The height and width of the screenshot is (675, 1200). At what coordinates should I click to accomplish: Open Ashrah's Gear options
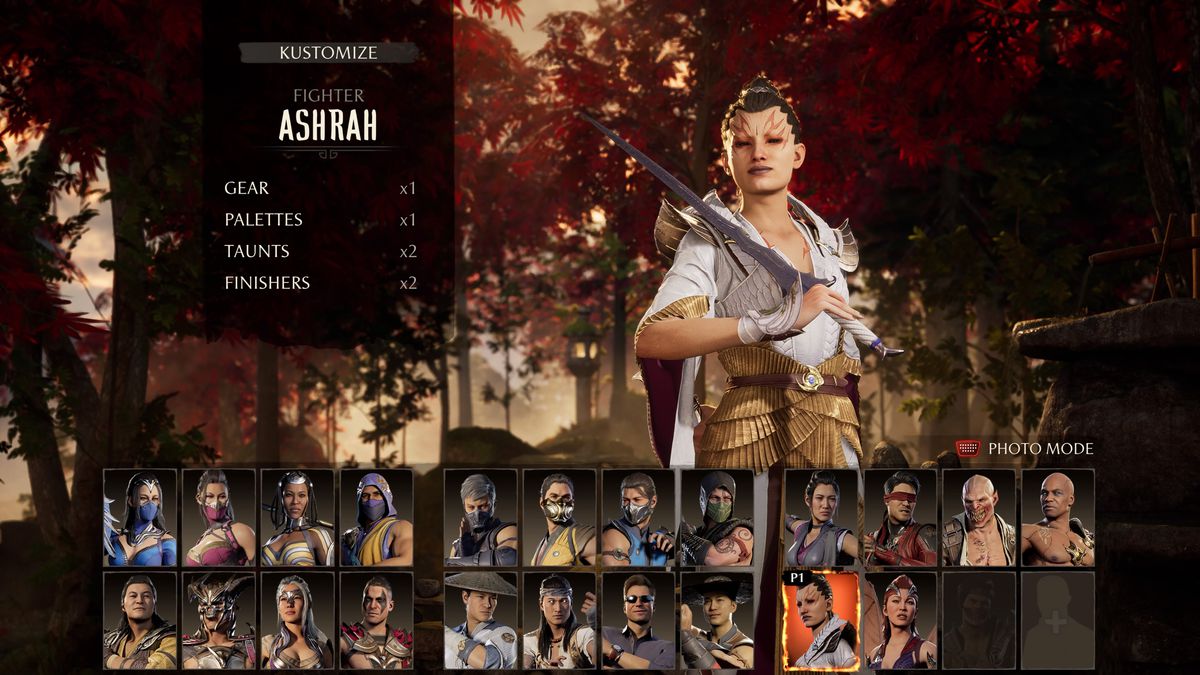click(247, 188)
